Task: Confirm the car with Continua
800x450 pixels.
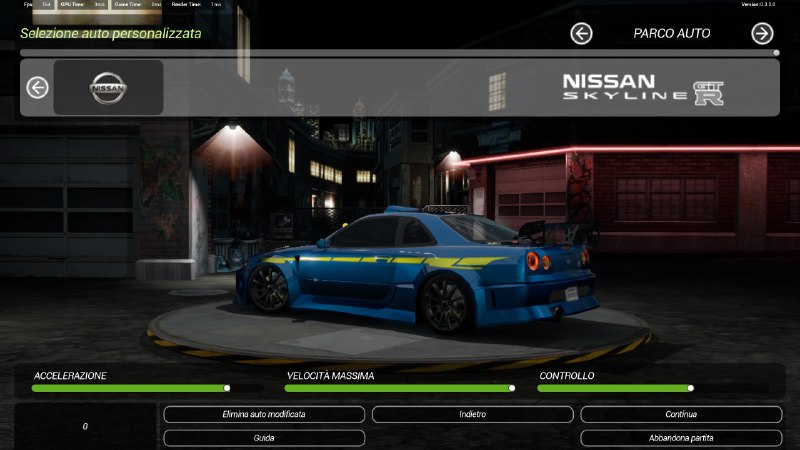Action: [681, 414]
